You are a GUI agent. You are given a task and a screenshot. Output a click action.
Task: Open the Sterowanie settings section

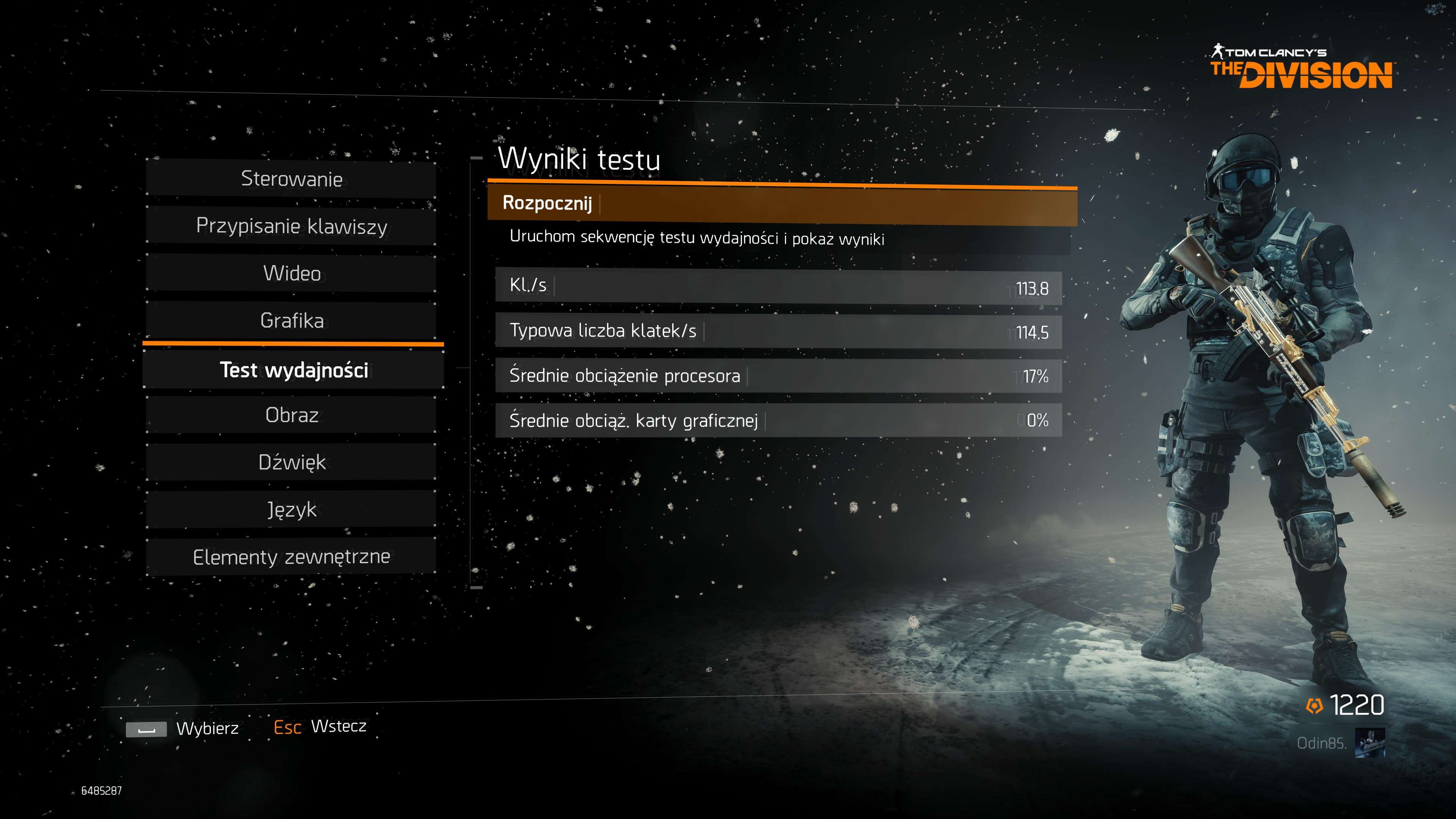[292, 179]
